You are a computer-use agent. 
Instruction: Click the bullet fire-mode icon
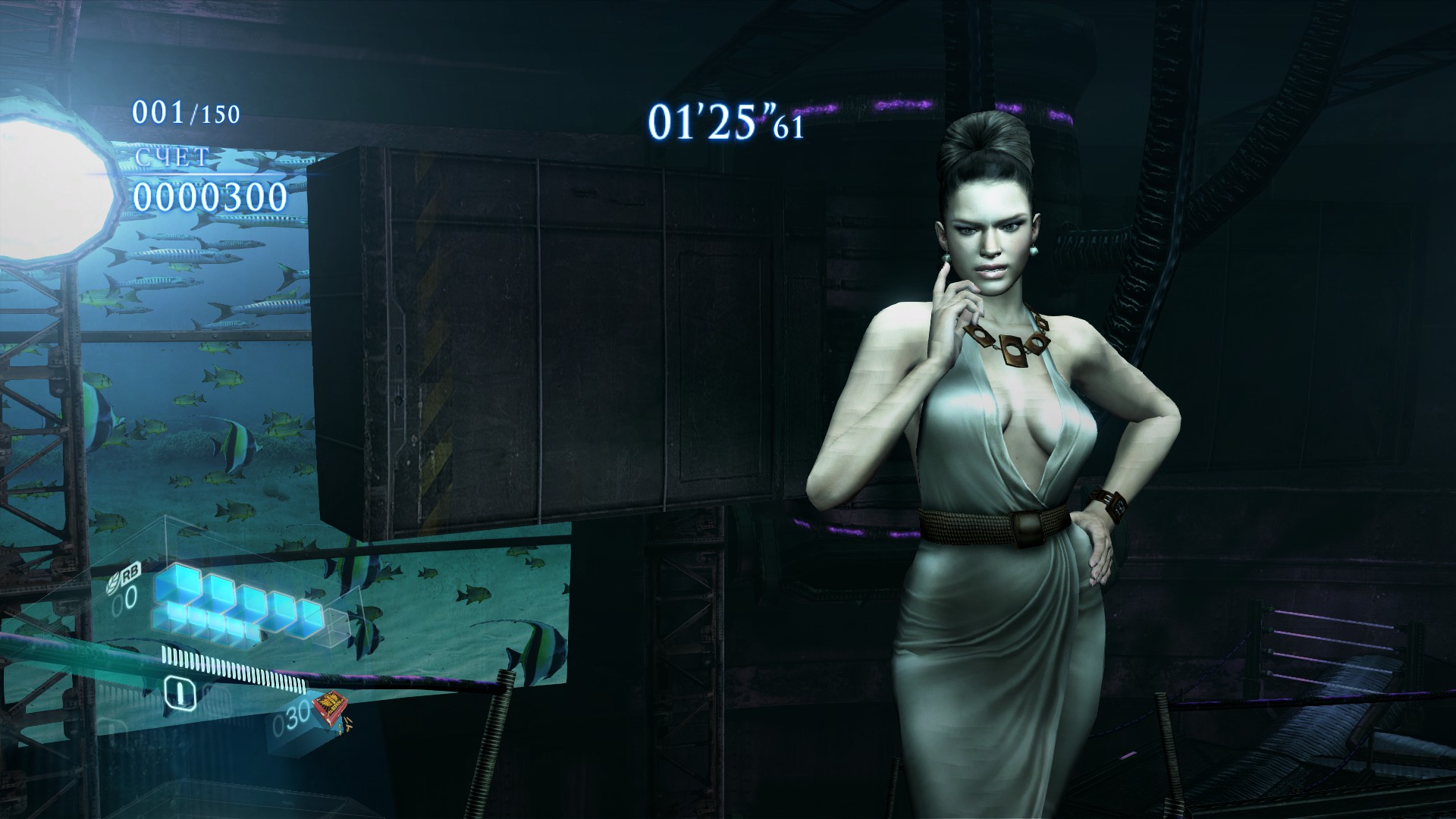(x=180, y=691)
